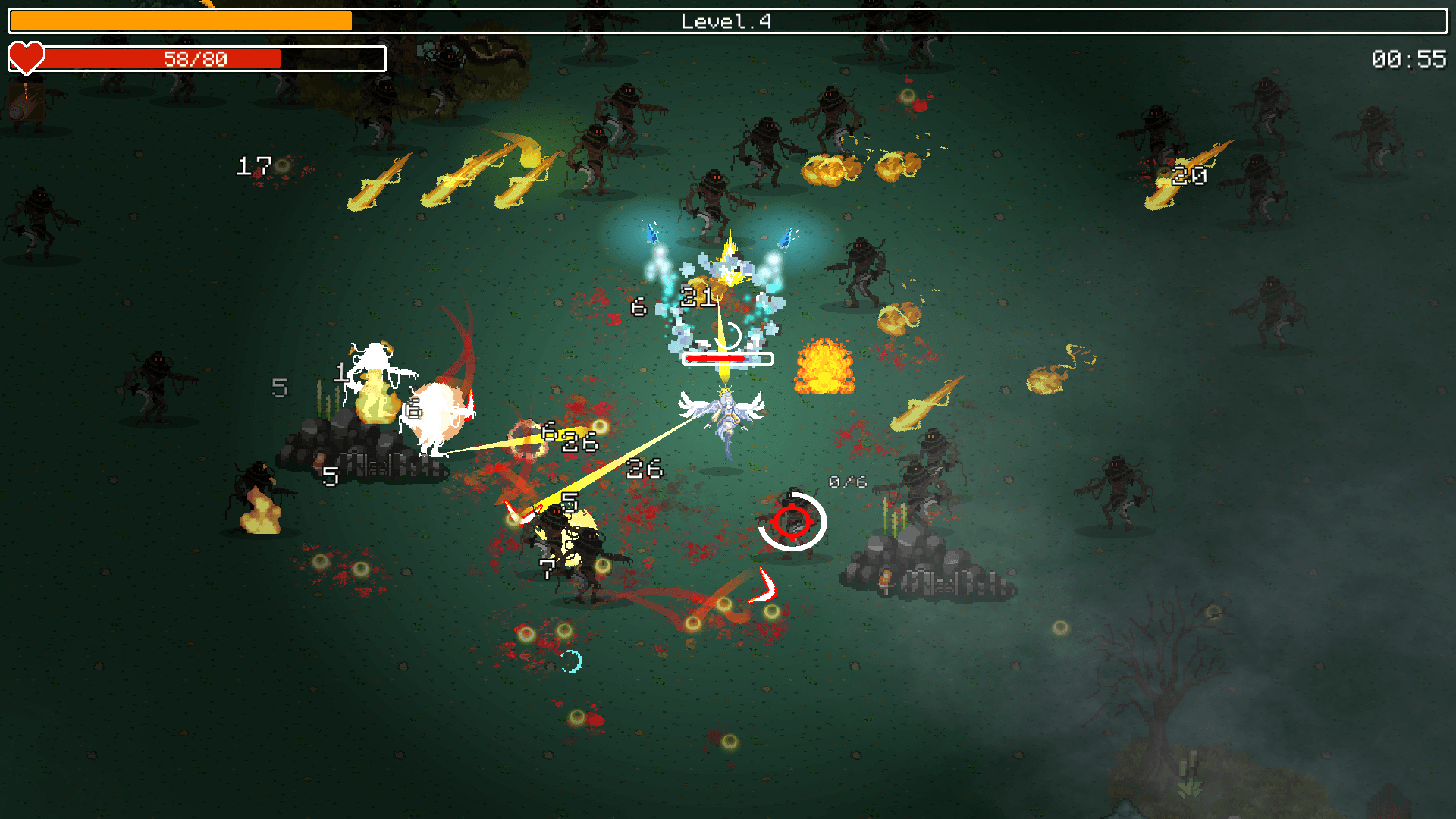Click the damage number 21 near the angel
1456x819 pixels.
coord(698,296)
